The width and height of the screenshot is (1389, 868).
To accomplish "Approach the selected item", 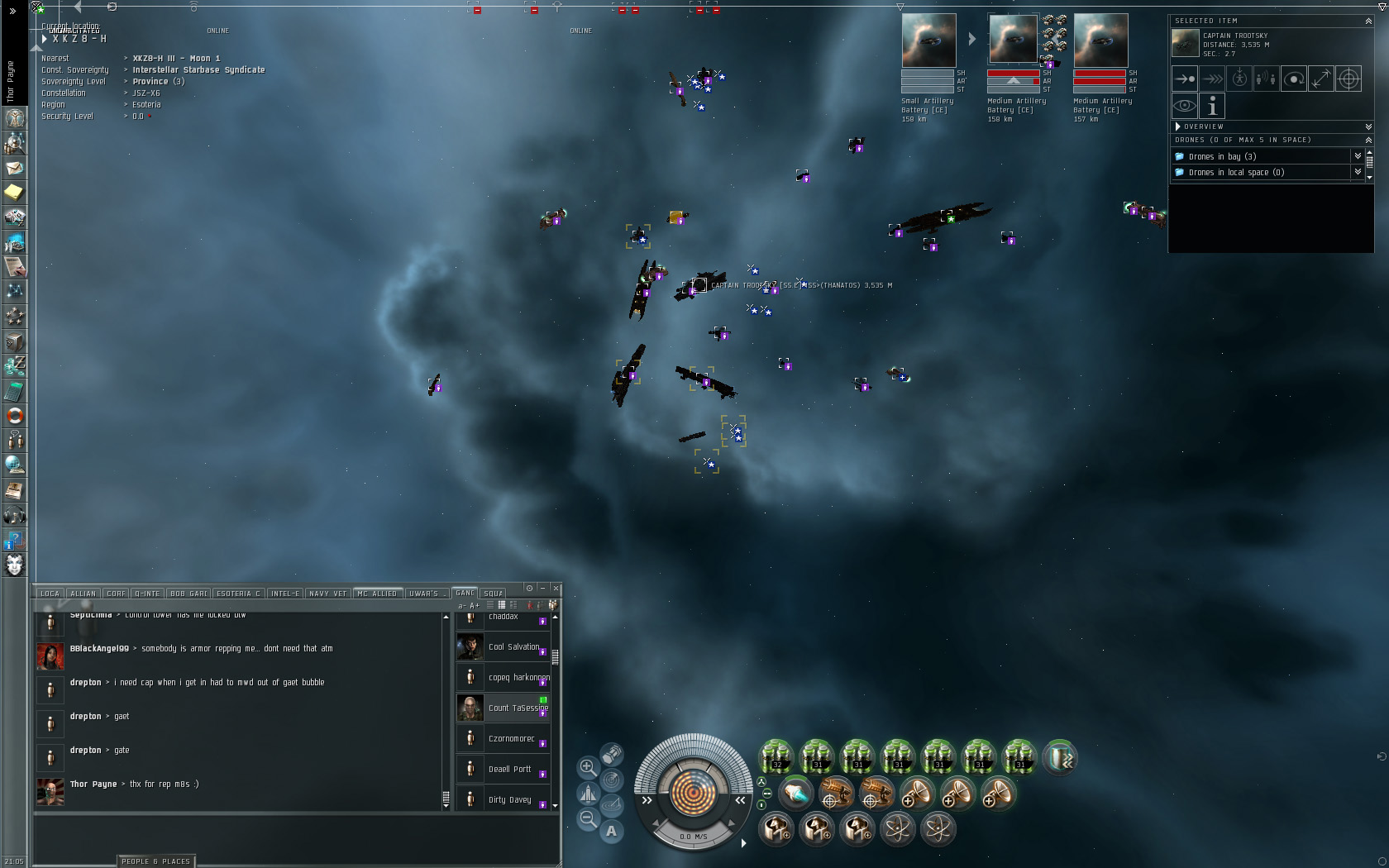I will (1185, 79).
